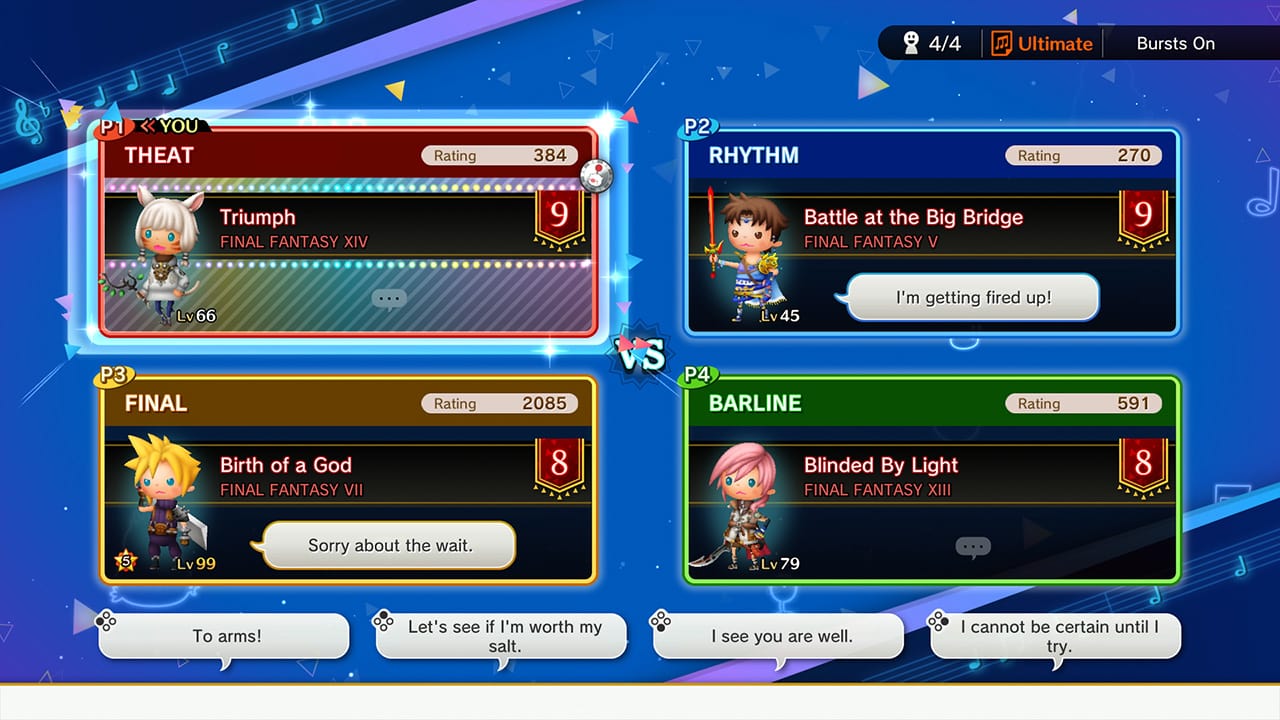The image size is (1280, 720).
Task: Send I cannot be certain until I try
Action: click(1054, 635)
